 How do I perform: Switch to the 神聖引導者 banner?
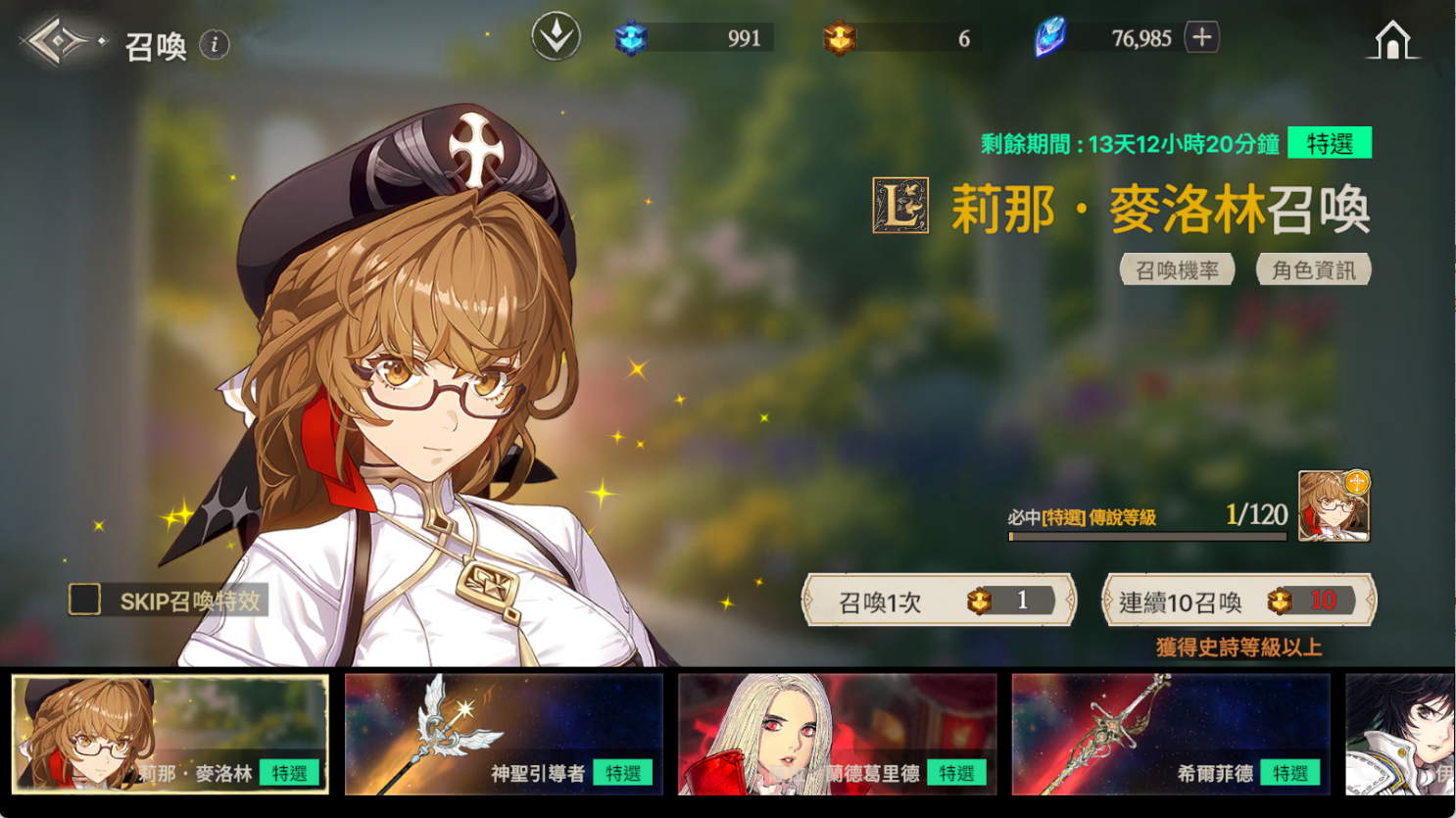click(x=504, y=734)
